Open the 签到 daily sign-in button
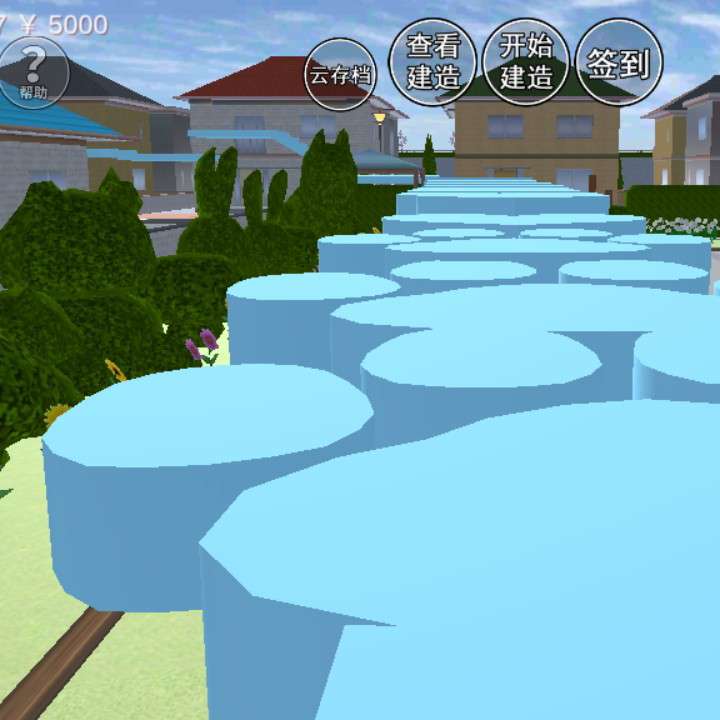 pyautogui.click(x=619, y=63)
